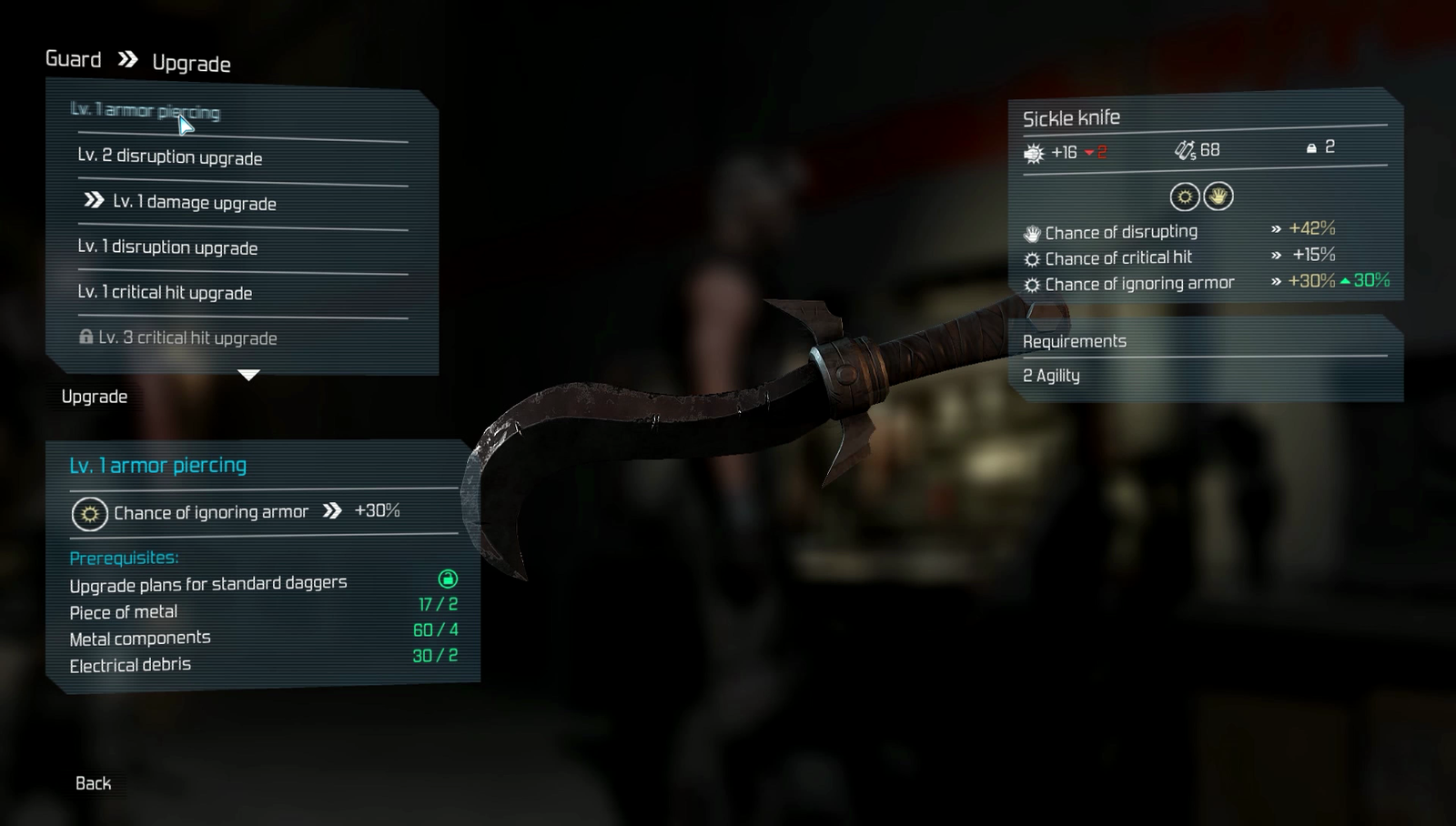Click the down arrow below upgrade list
Viewport: 1456px width, 826px height.
pyautogui.click(x=248, y=375)
